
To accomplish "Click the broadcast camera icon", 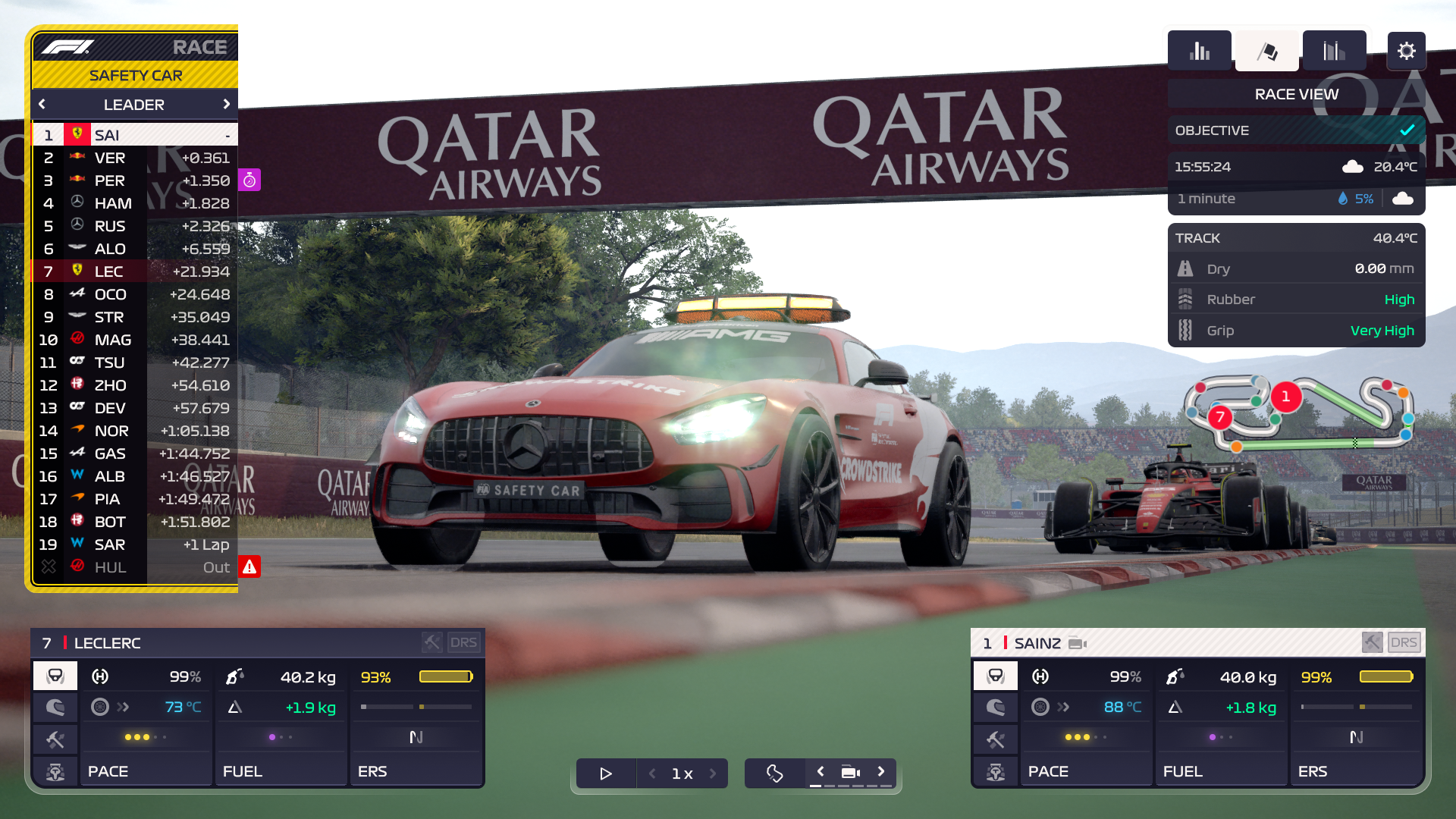I will pos(849,773).
